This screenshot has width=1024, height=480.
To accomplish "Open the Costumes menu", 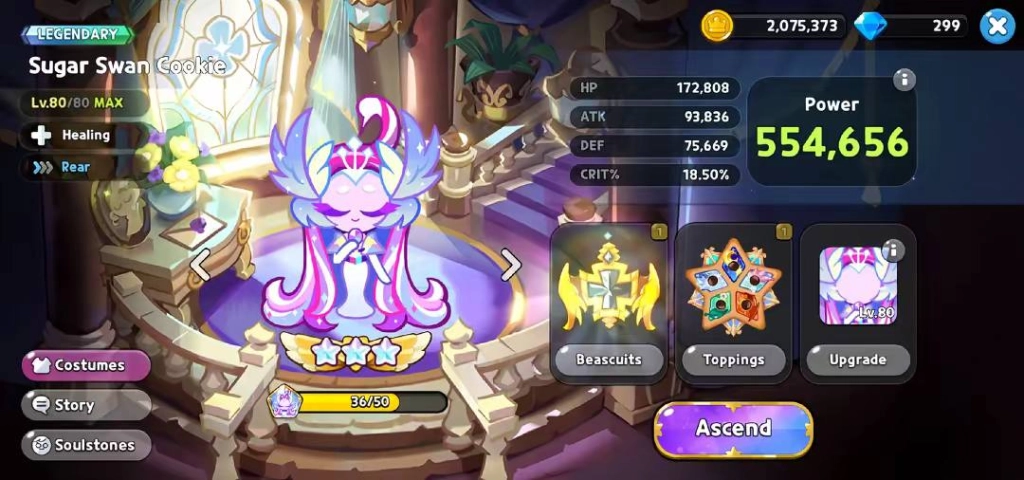I will [x=86, y=365].
